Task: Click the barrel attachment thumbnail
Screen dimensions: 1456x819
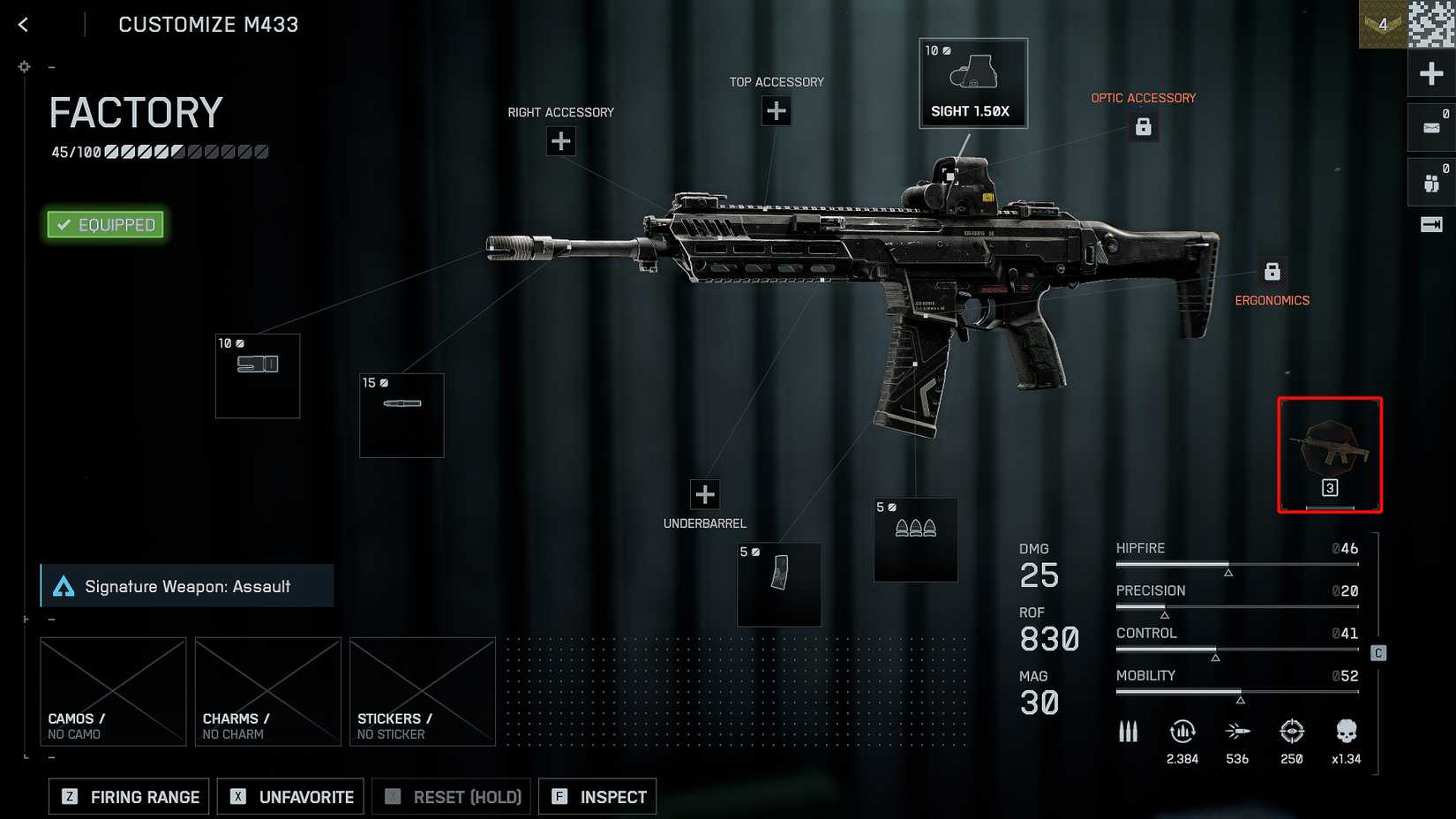Action: 402,415
